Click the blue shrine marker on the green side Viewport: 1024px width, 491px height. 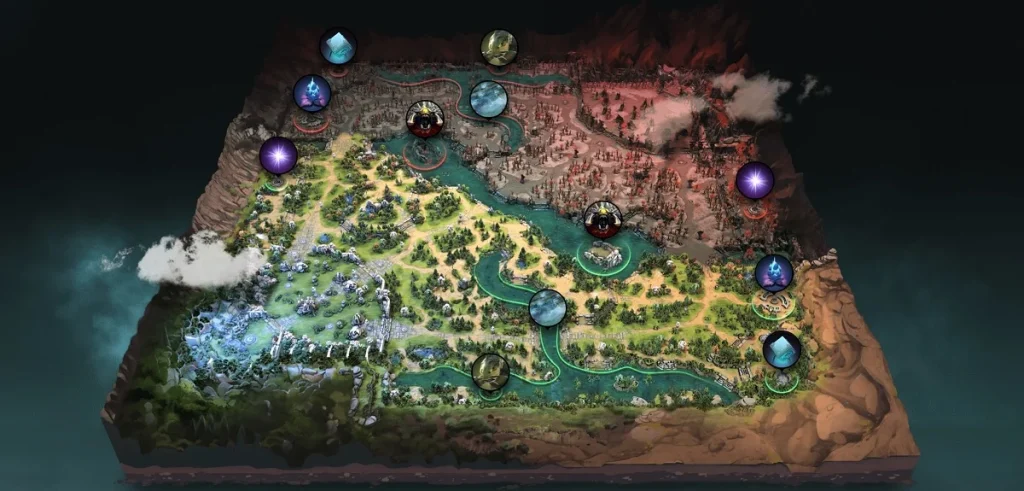(773, 272)
